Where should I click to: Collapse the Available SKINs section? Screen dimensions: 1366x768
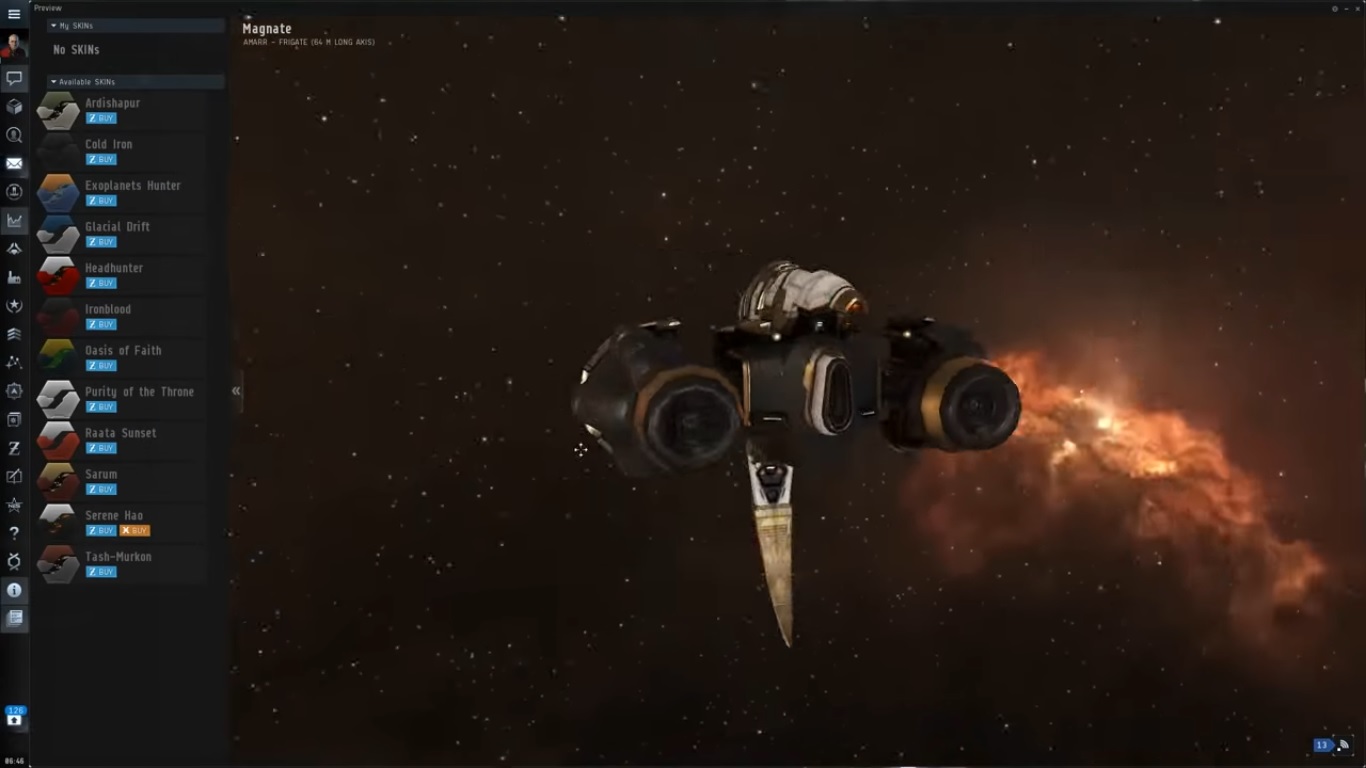(54, 82)
